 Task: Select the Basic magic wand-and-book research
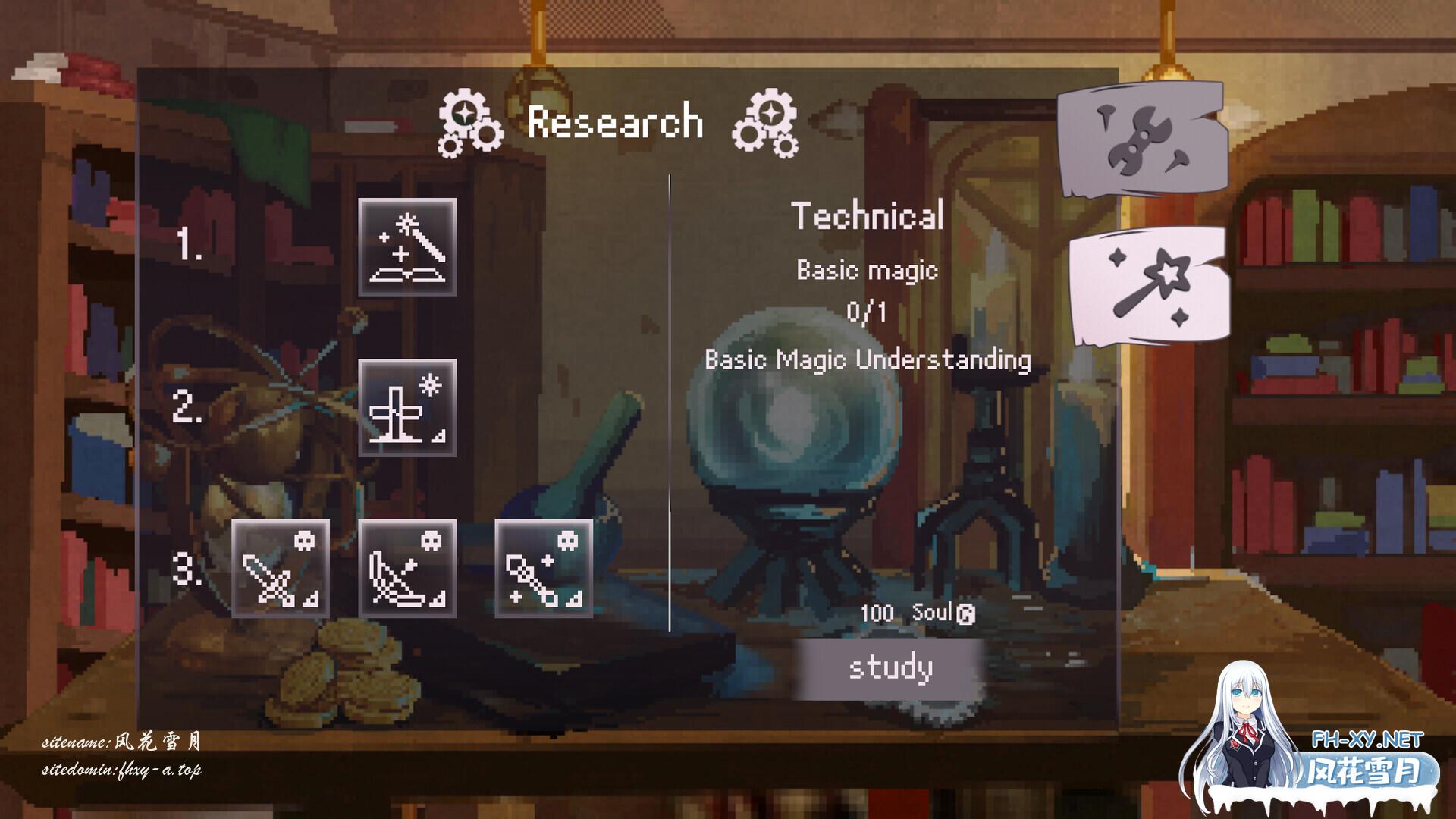click(x=407, y=247)
